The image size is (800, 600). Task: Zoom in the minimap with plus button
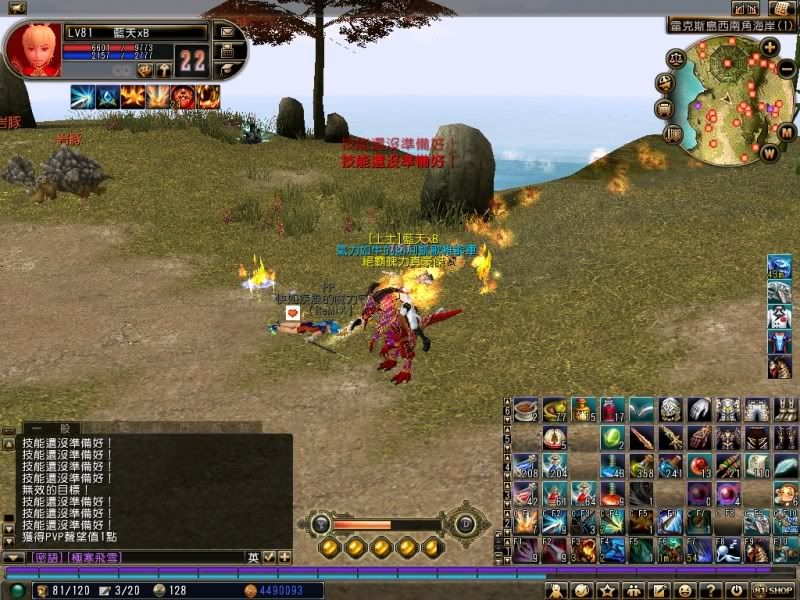(x=769, y=46)
